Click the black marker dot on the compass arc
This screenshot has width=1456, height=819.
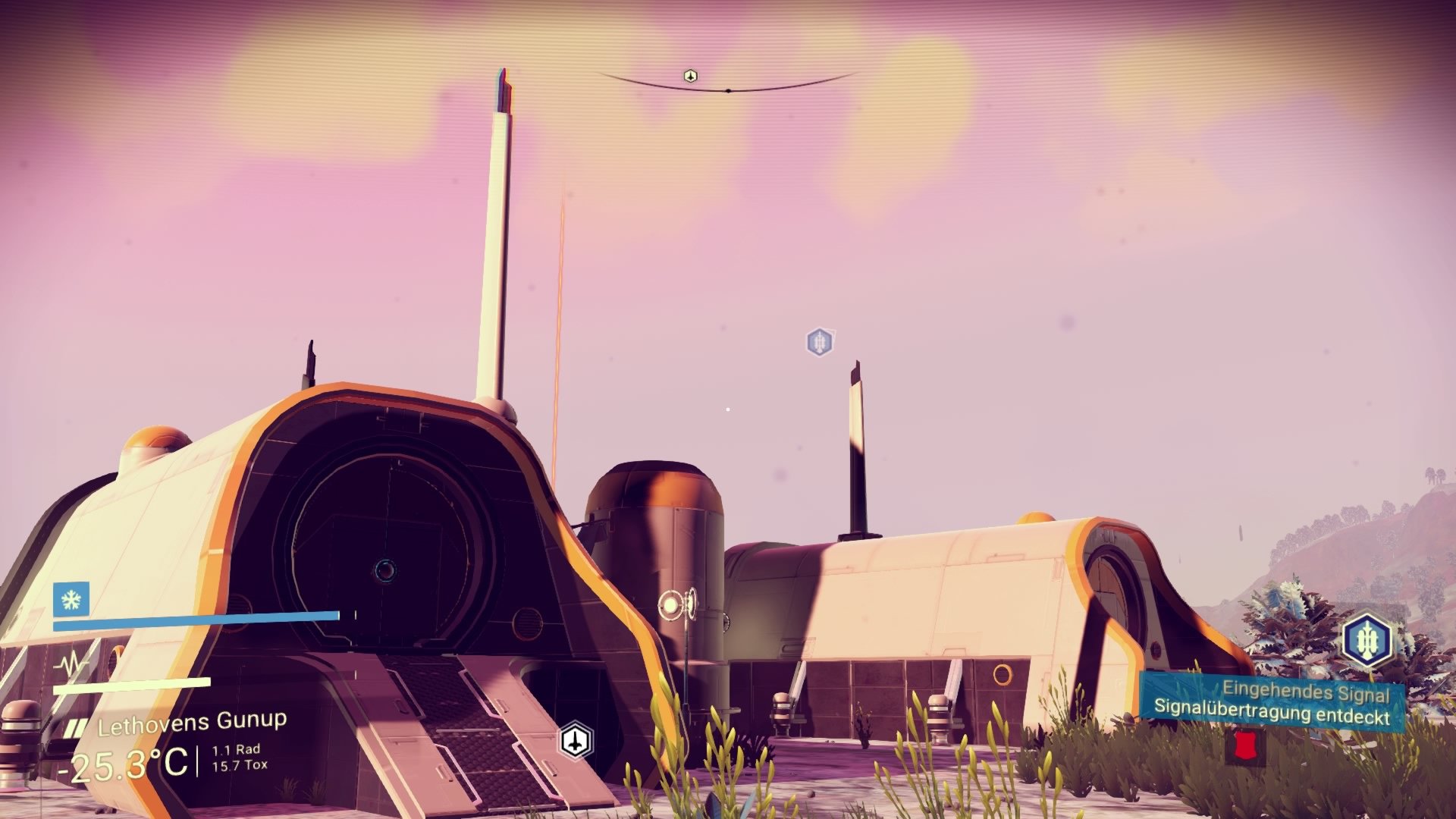[730, 89]
